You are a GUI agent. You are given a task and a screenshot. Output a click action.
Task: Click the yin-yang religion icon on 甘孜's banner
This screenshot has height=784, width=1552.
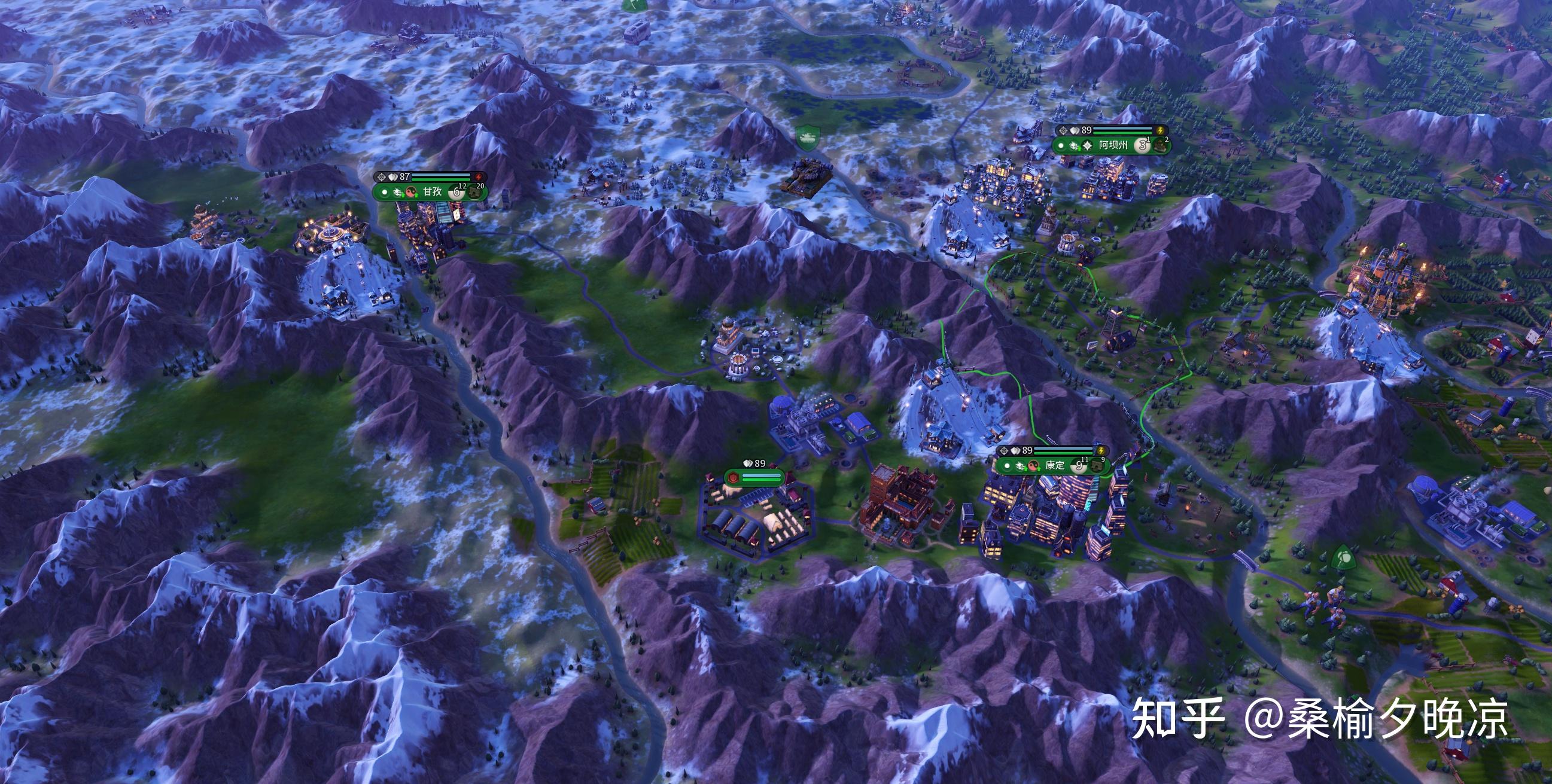coord(412,192)
